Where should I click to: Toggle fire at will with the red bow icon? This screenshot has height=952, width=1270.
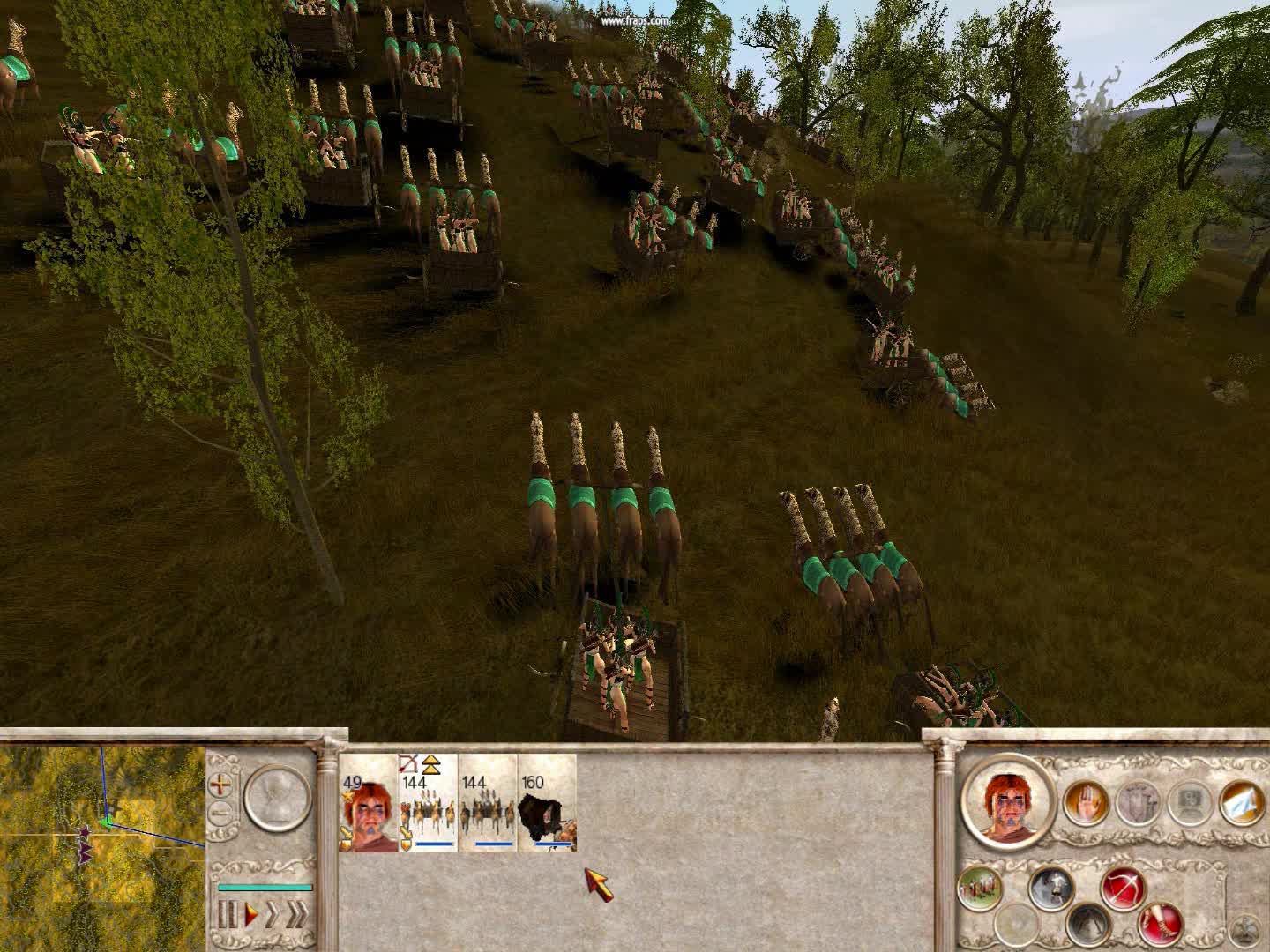tap(1124, 888)
